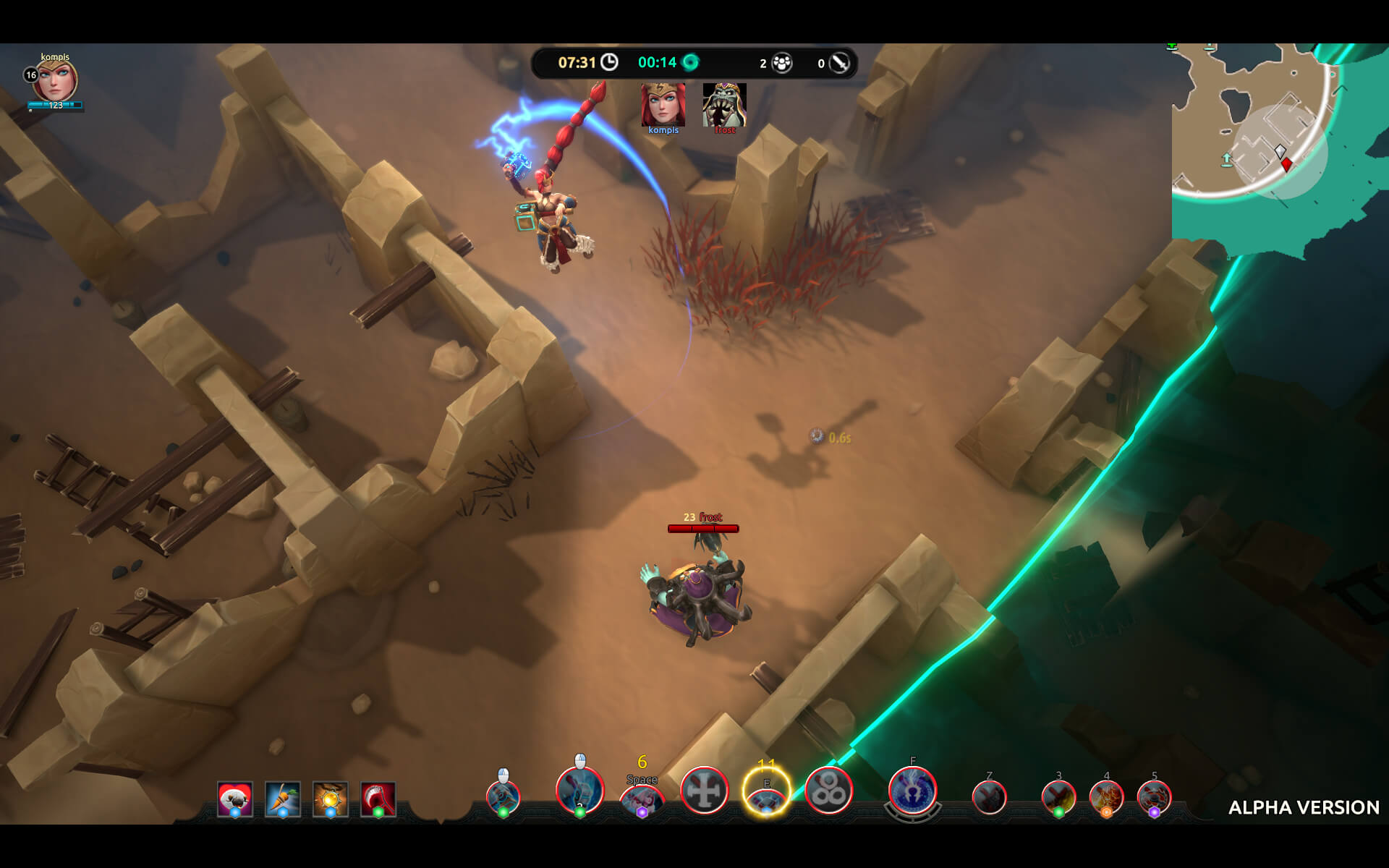Screen dimensions: 1389x868
Task: Use the Z ability slot
Action: (x=990, y=798)
